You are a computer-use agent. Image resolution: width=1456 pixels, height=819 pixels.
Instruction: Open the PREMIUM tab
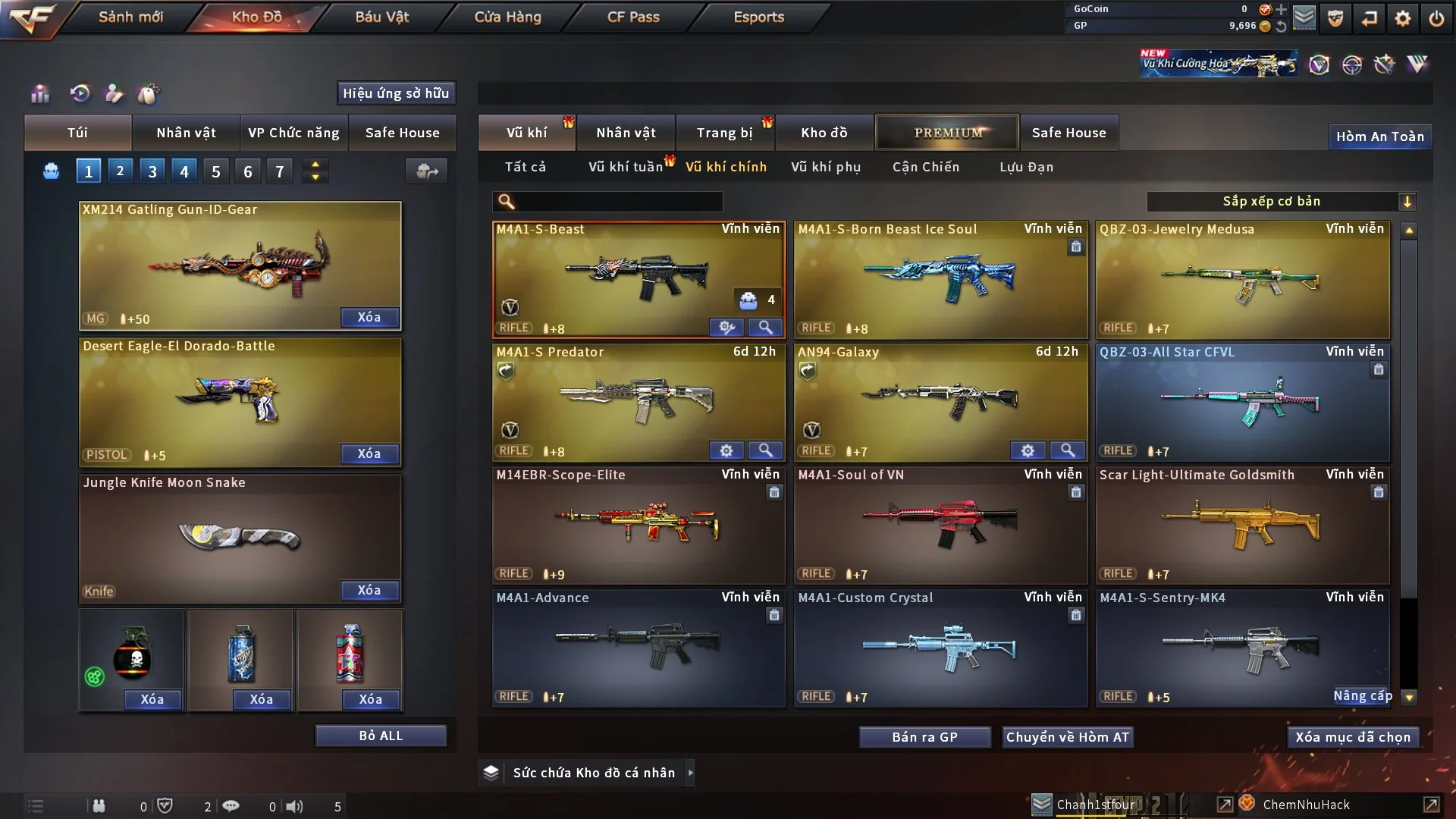pos(947,133)
